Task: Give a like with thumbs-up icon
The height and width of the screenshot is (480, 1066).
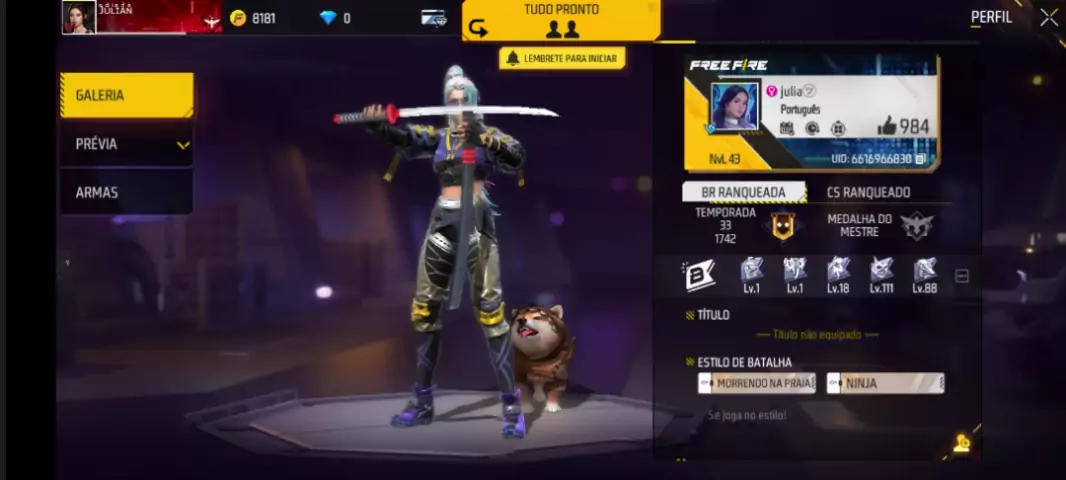Action: tap(887, 126)
